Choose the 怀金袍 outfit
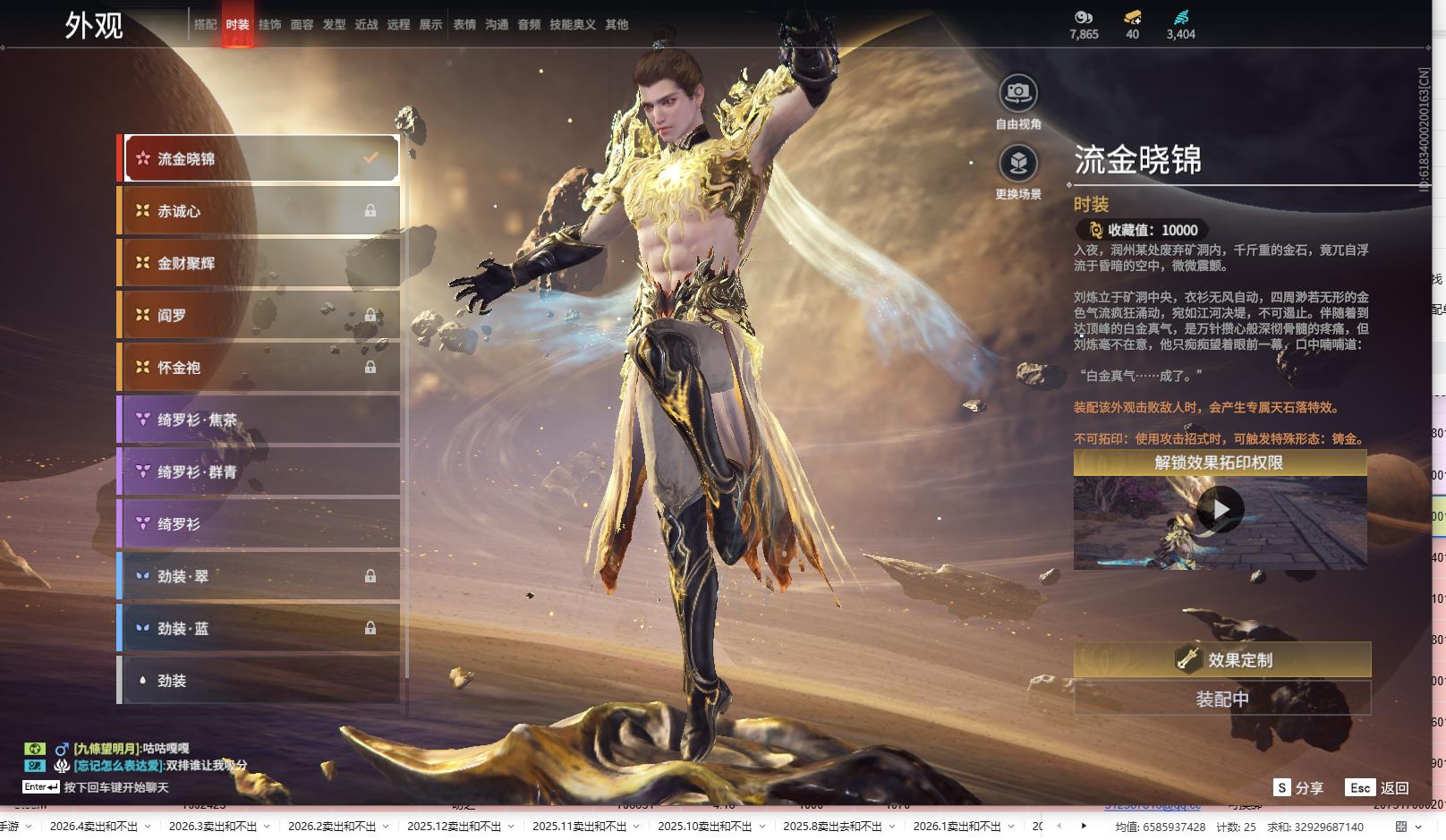The image size is (1446, 840). point(259,368)
